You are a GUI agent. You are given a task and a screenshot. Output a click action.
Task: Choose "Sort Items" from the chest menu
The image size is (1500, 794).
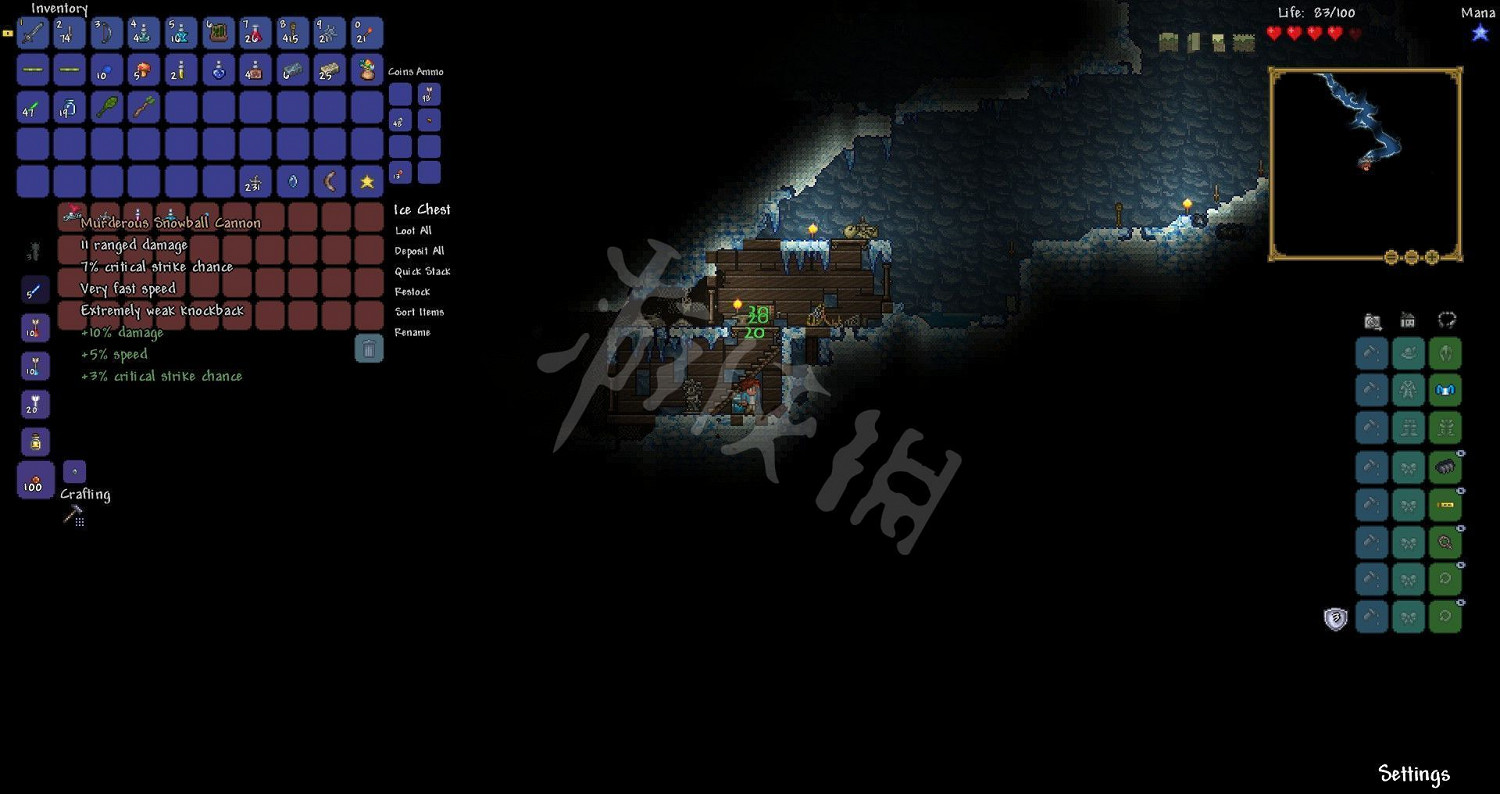click(420, 311)
